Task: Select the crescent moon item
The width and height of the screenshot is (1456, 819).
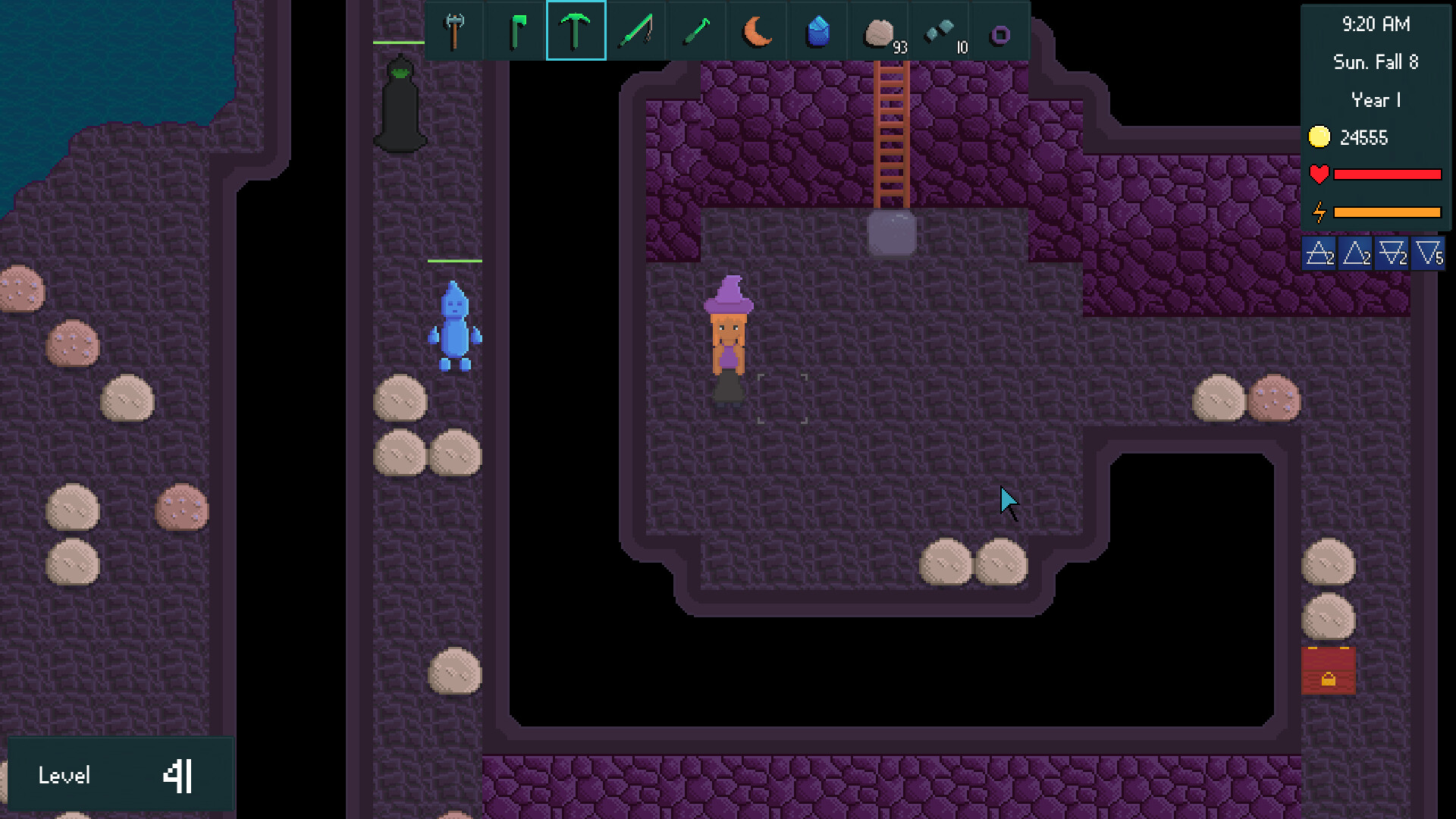Action: [757, 30]
